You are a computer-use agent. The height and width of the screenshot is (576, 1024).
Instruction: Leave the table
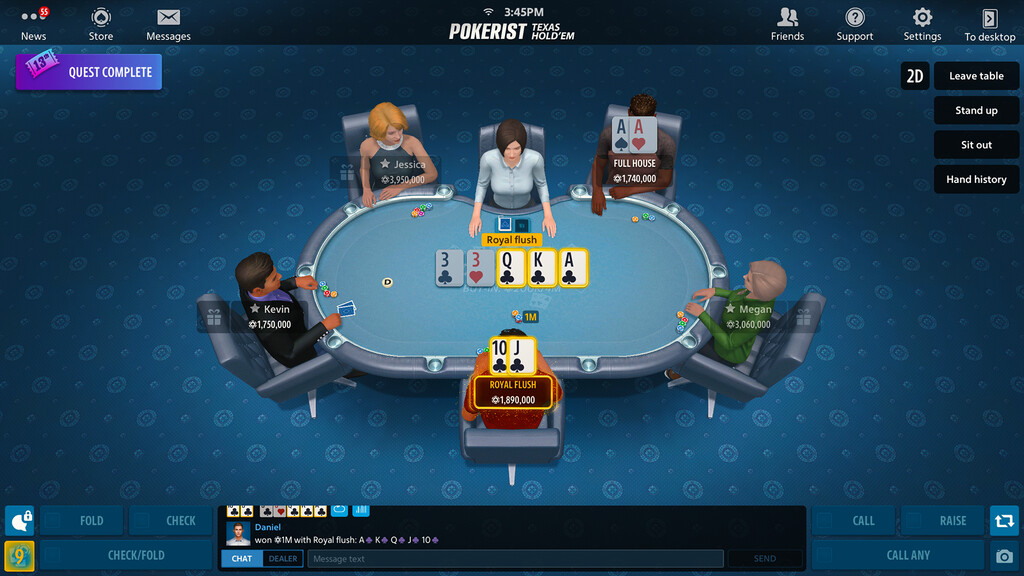tap(977, 76)
